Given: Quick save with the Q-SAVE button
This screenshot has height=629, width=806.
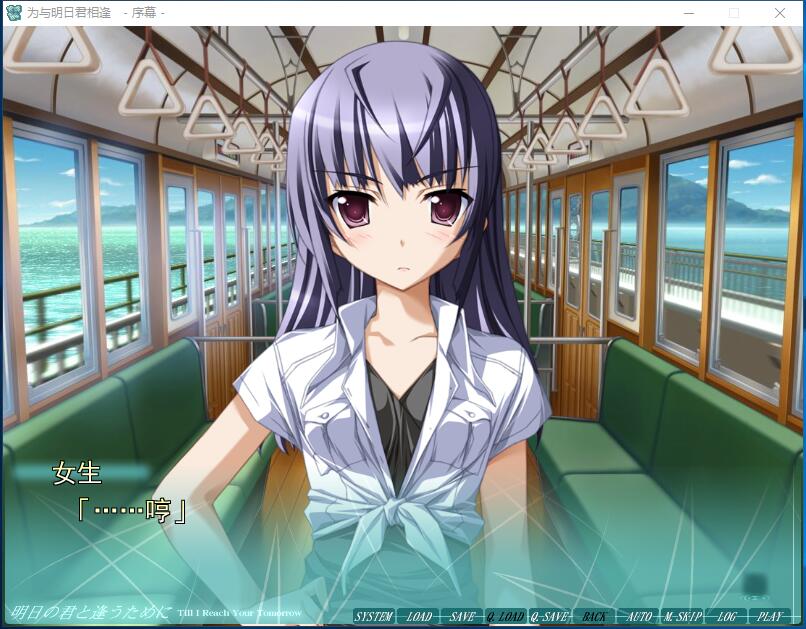Looking at the screenshot, I should [x=550, y=617].
